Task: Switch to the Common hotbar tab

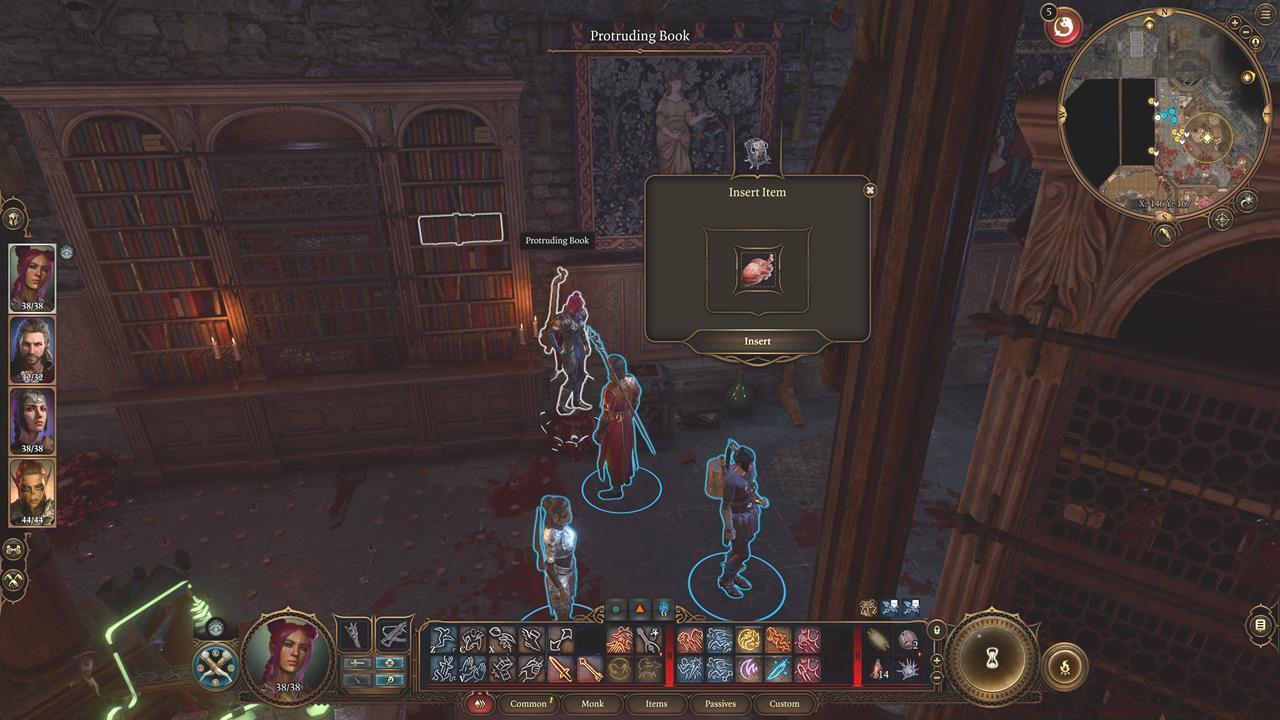Action: pos(528,704)
